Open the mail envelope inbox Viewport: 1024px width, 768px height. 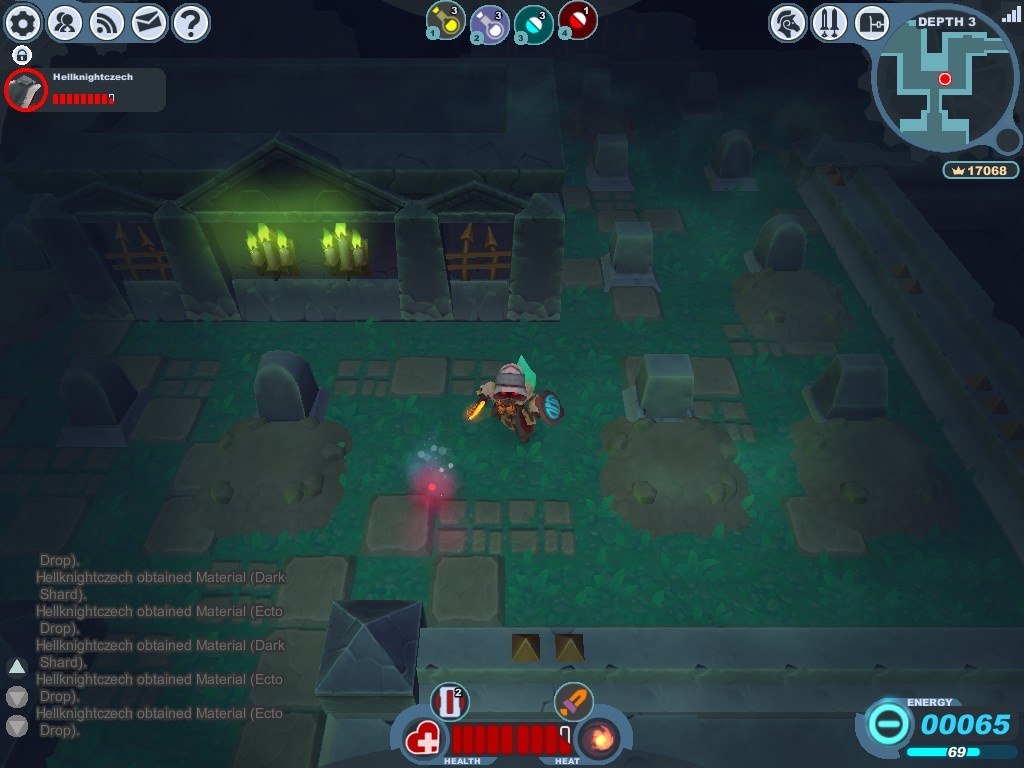coord(149,22)
